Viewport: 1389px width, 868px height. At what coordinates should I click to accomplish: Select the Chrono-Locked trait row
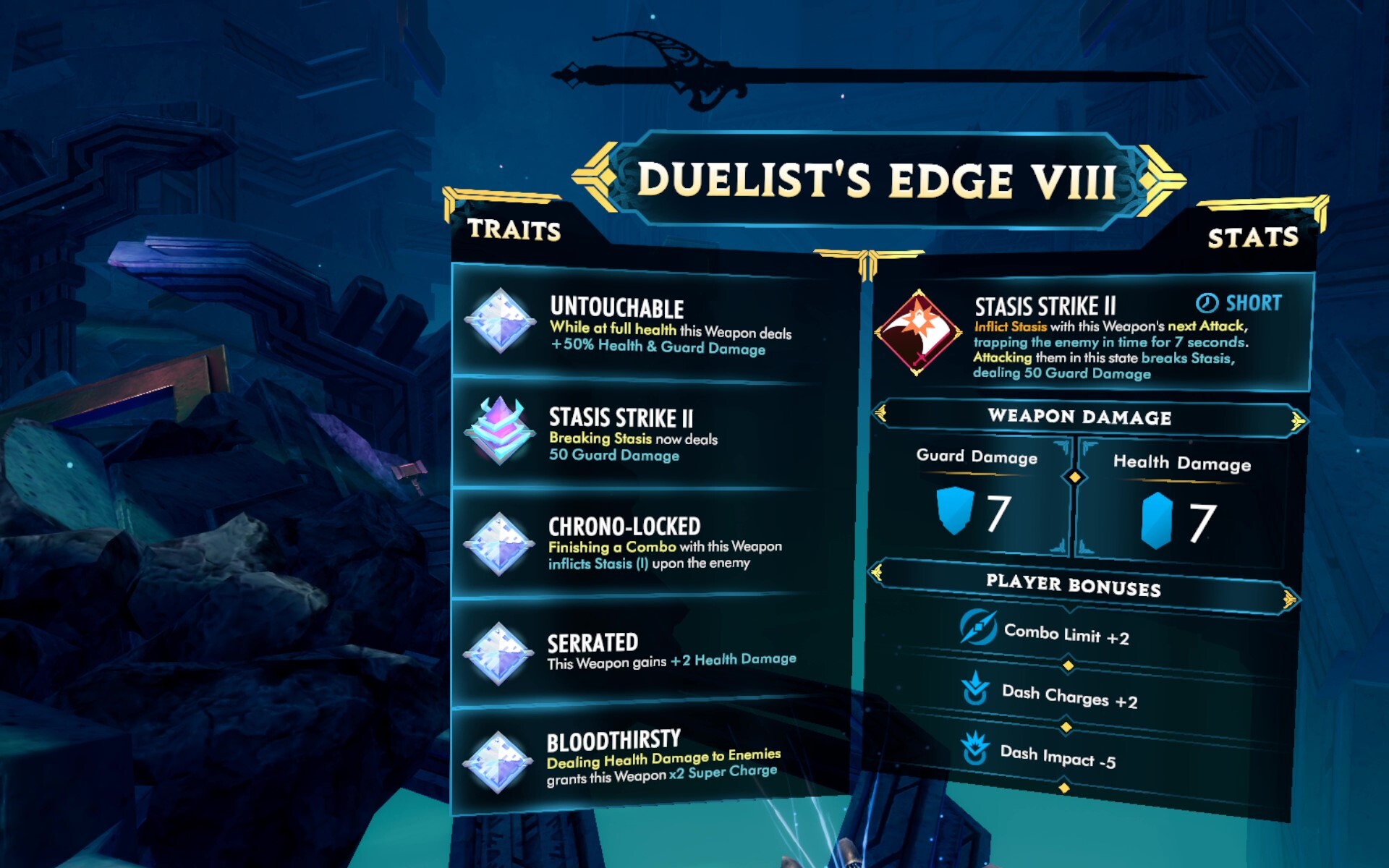click(x=651, y=544)
